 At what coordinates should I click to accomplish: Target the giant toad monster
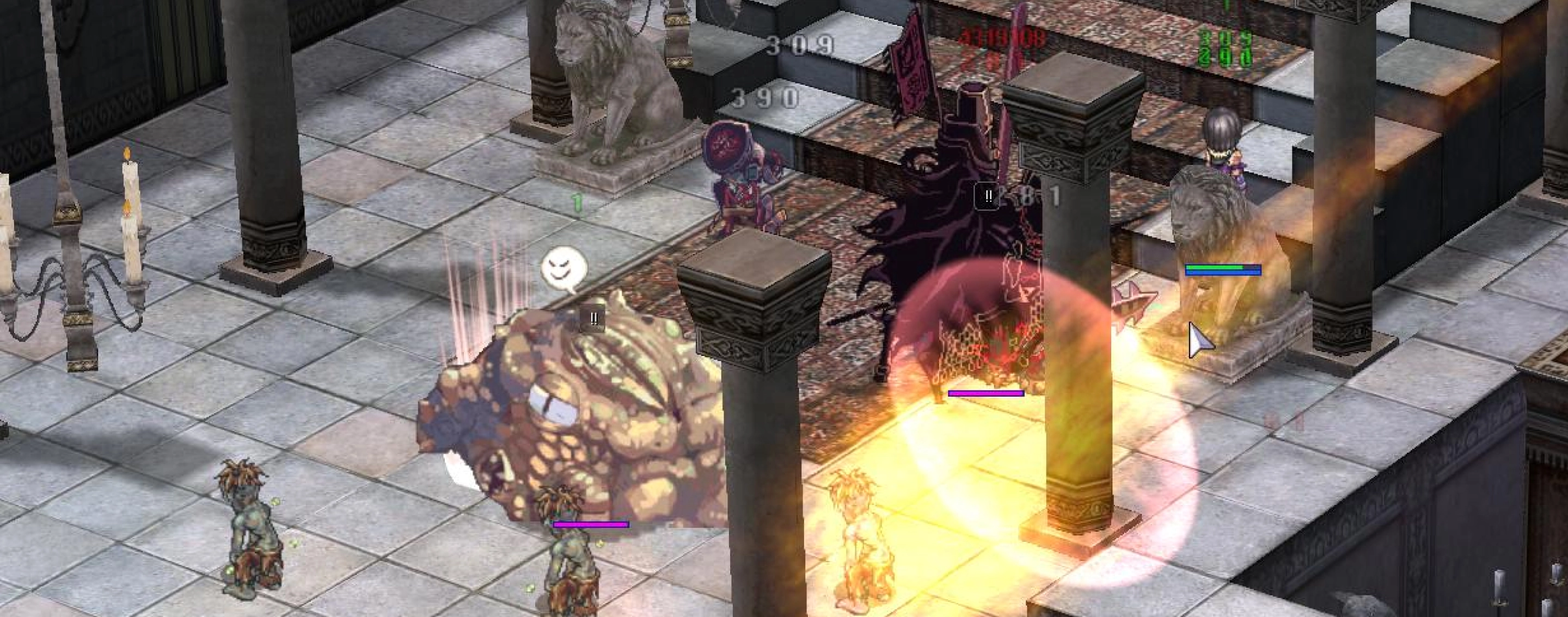click(x=609, y=414)
